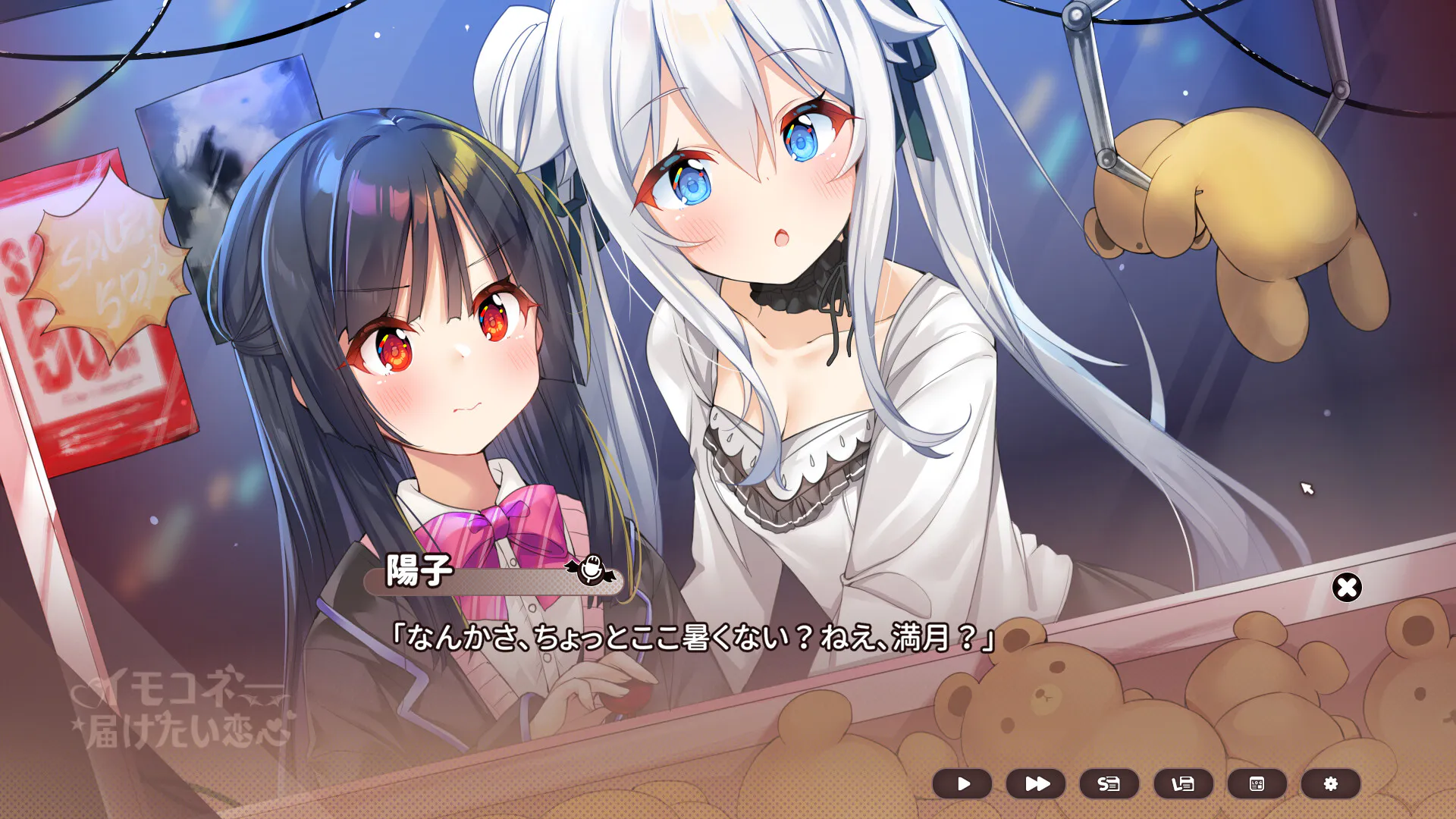Screen dimensions: 1456x819
Task: Show the dialogue backlog
Action: tap(1257, 784)
